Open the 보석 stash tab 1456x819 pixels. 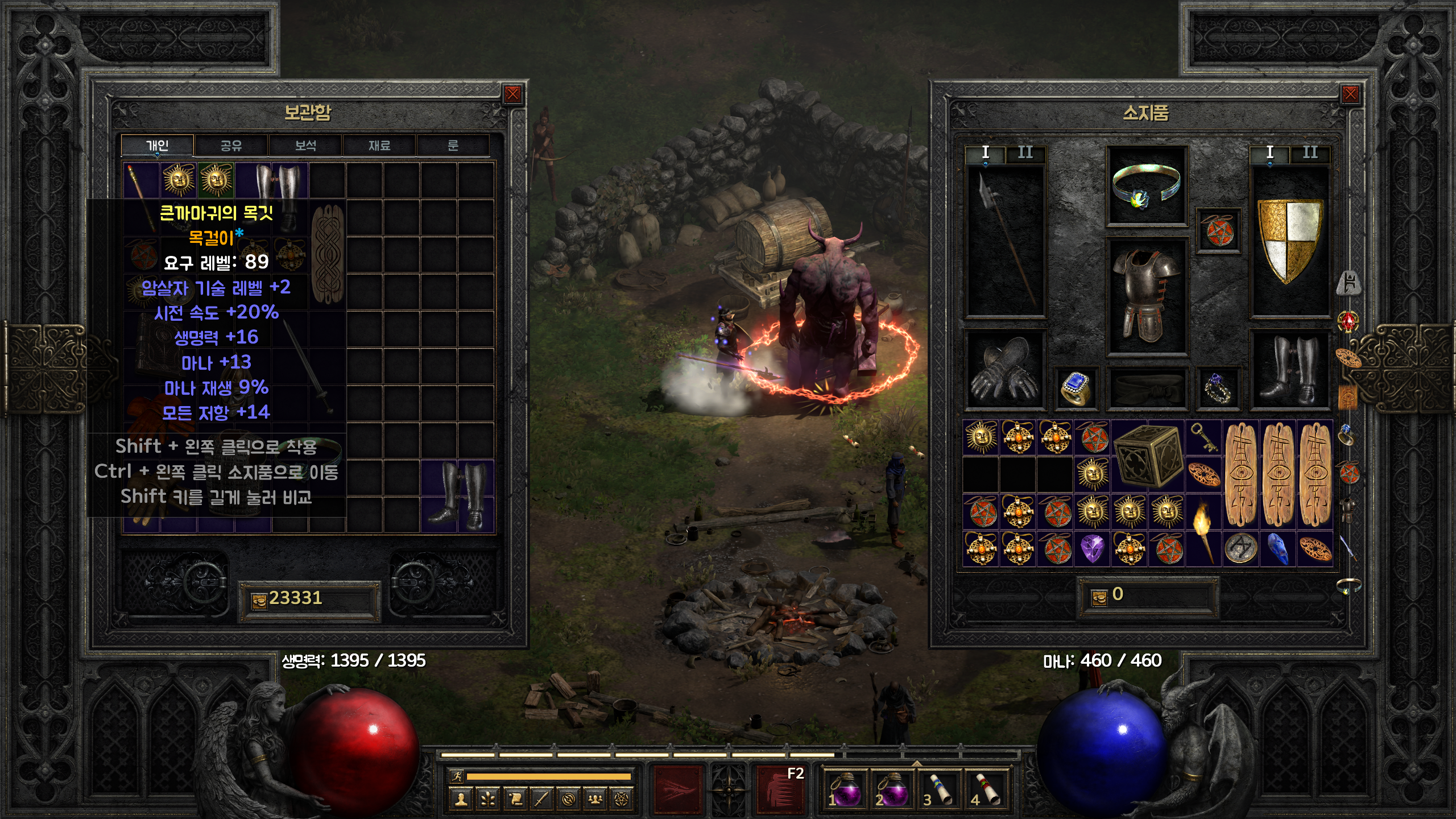(305, 146)
